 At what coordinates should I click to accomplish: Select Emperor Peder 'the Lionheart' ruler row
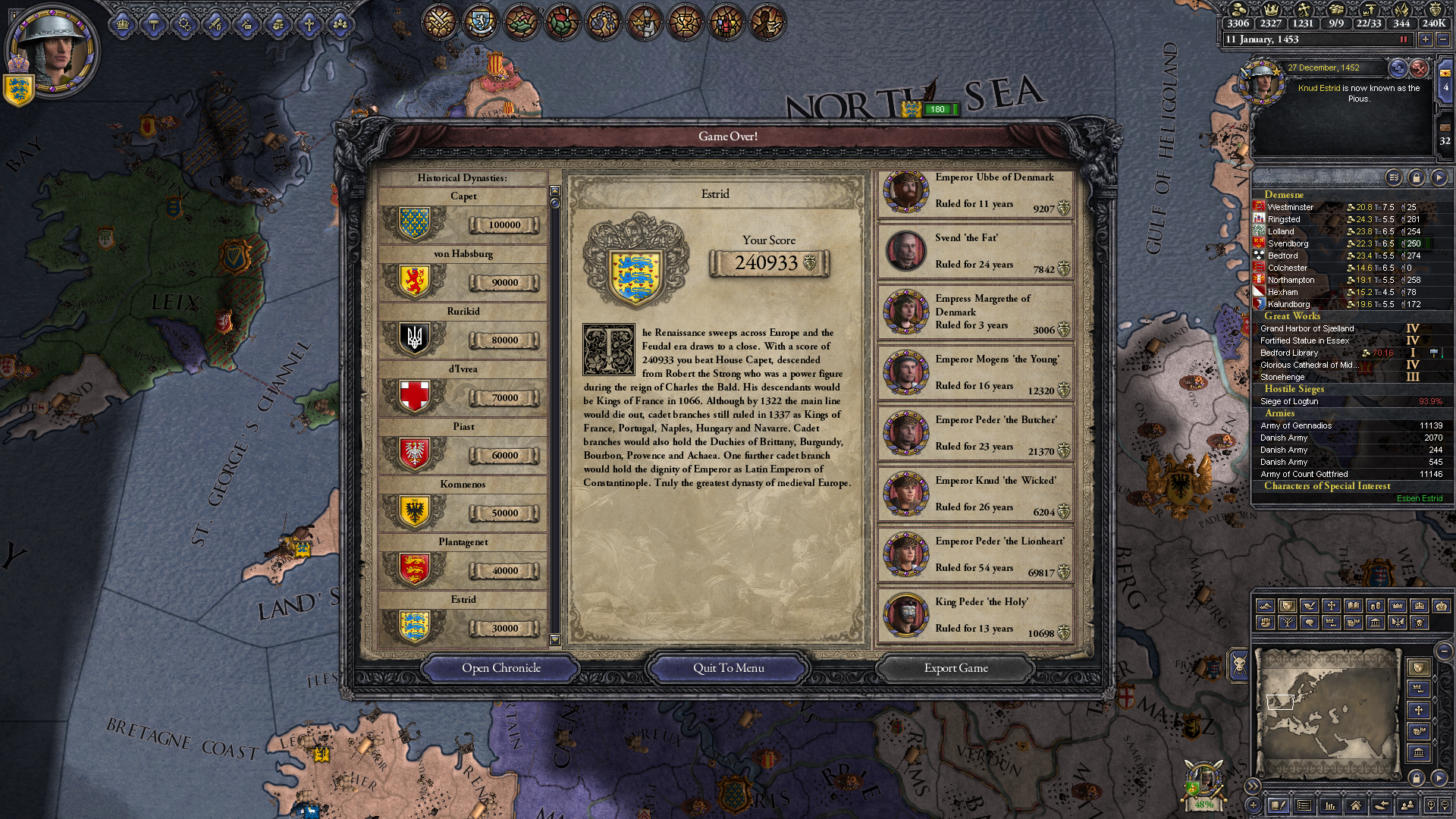(x=975, y=556)
